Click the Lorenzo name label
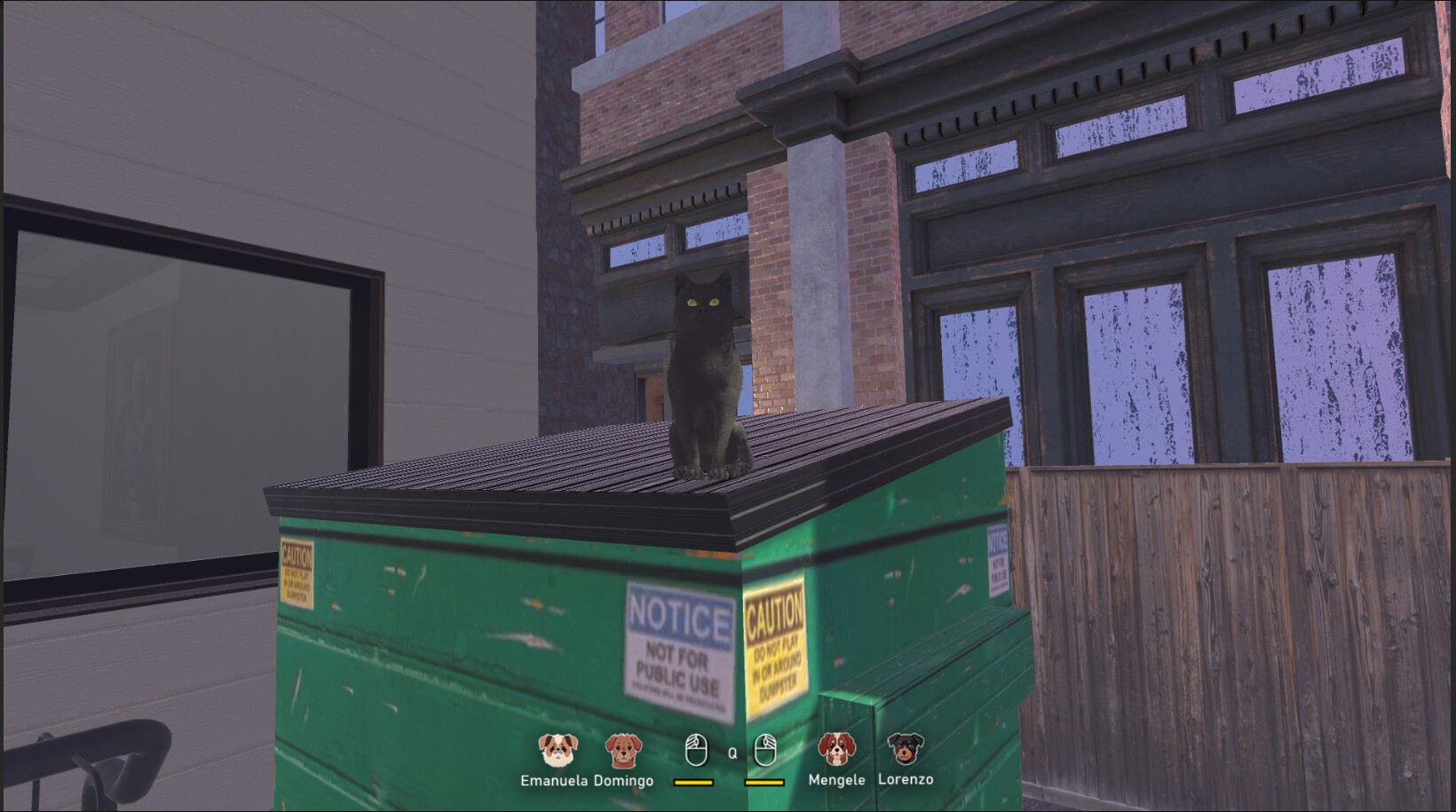This screenshot has height=812, width=1456. click(906, 782)
